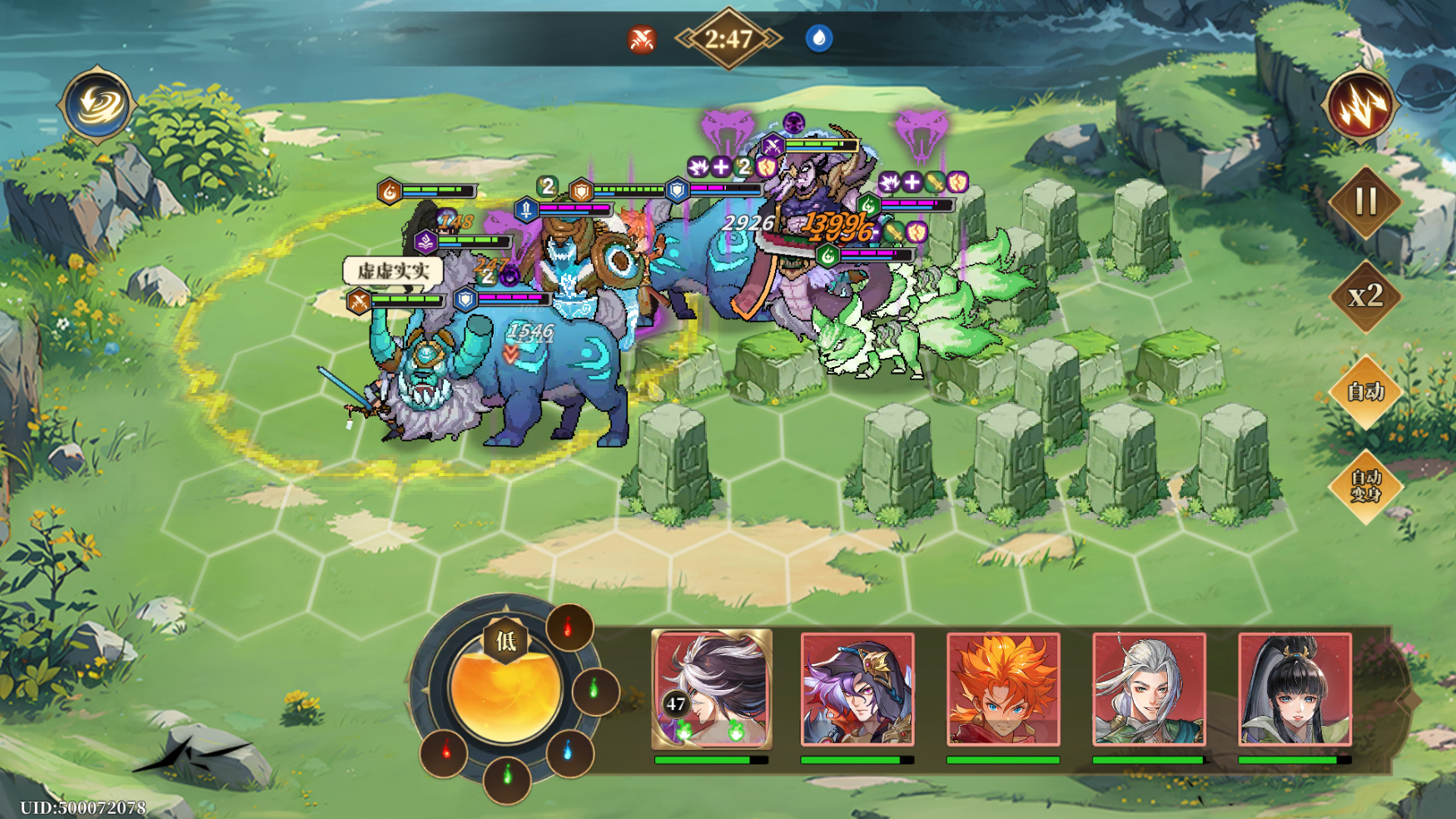Select the white-haired hero portrait with 47
This screenshot has height=819, width=1456.
coord(712,689)
